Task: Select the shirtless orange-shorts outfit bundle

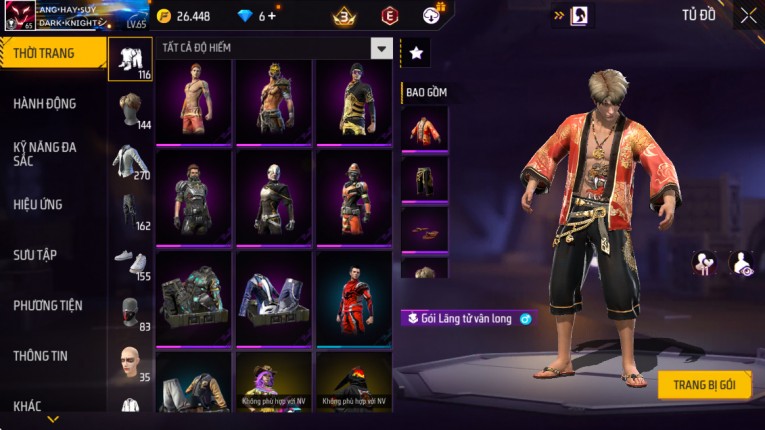Action: tap(194, 100)
